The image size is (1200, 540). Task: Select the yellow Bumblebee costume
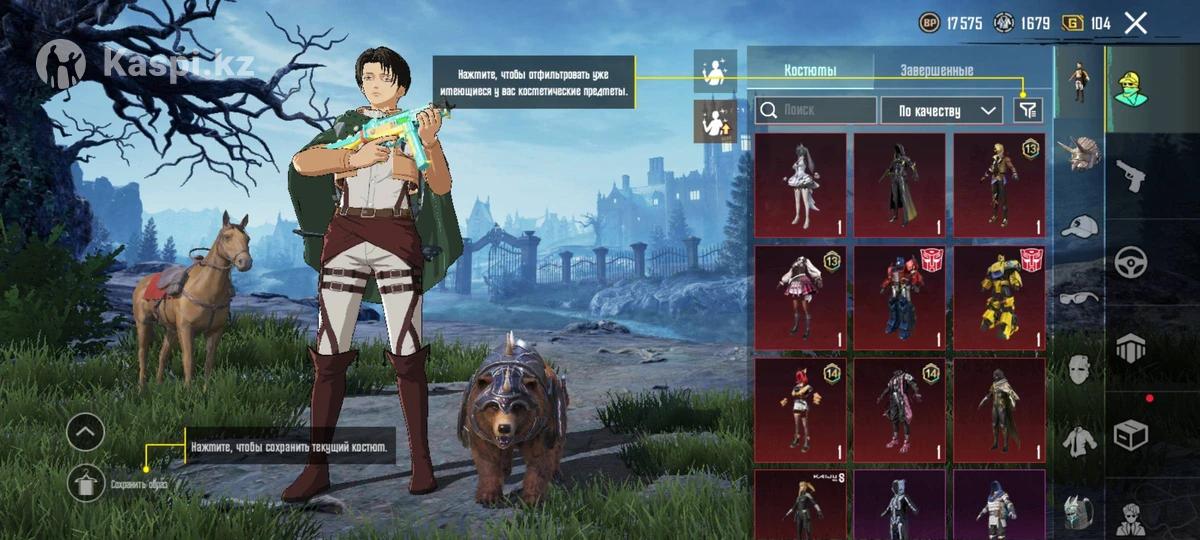click(998, 297)
